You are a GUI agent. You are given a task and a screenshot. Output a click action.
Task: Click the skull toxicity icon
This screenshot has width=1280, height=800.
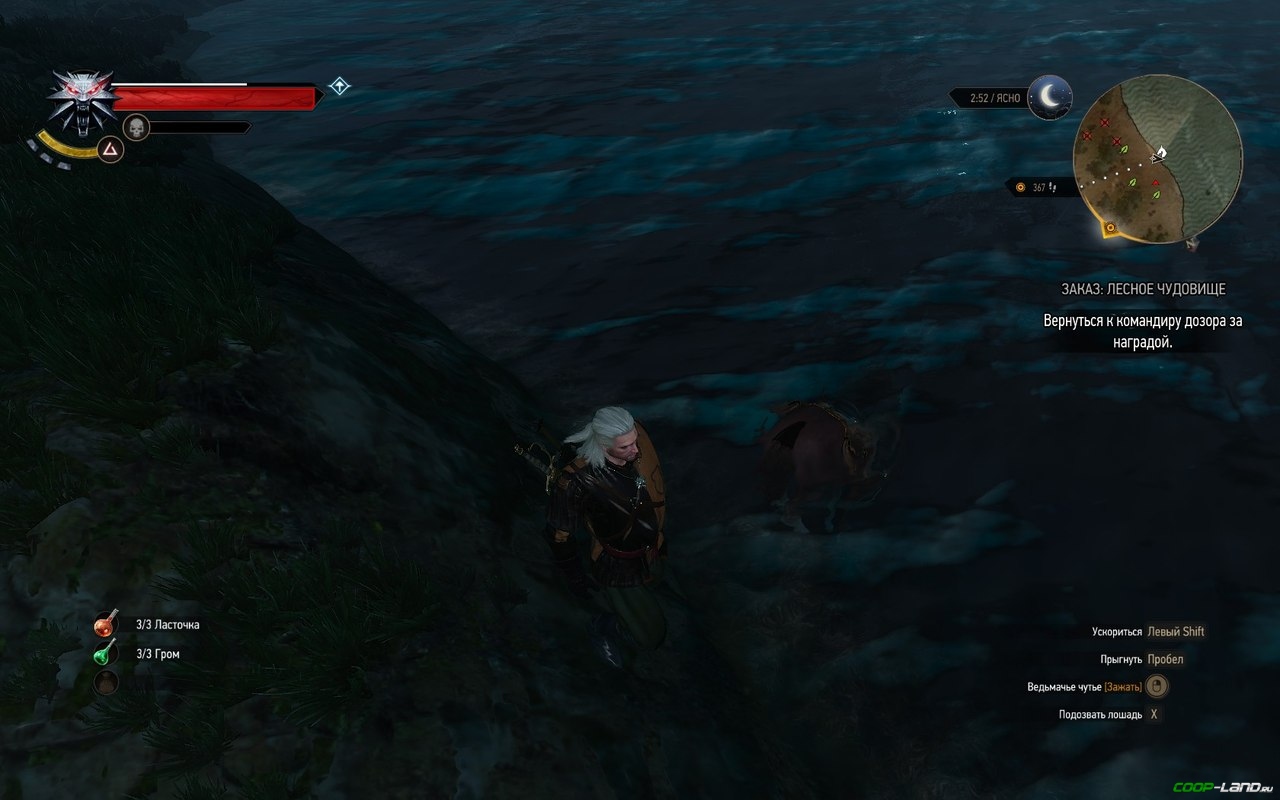pos(136,128)
